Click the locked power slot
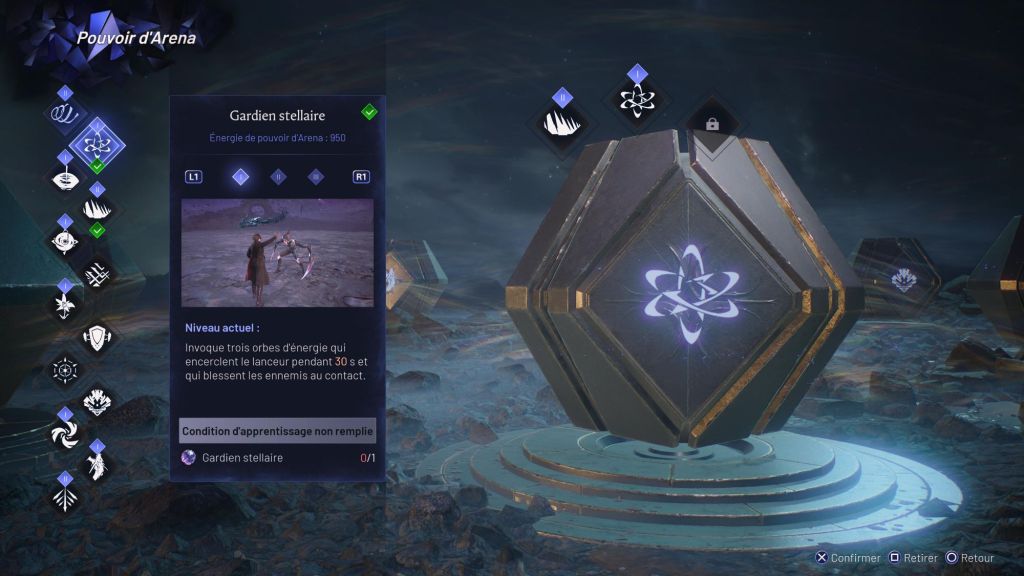The height and width of the screenshot is (576, 1024). pyautogui.click(x=712, y=124)
